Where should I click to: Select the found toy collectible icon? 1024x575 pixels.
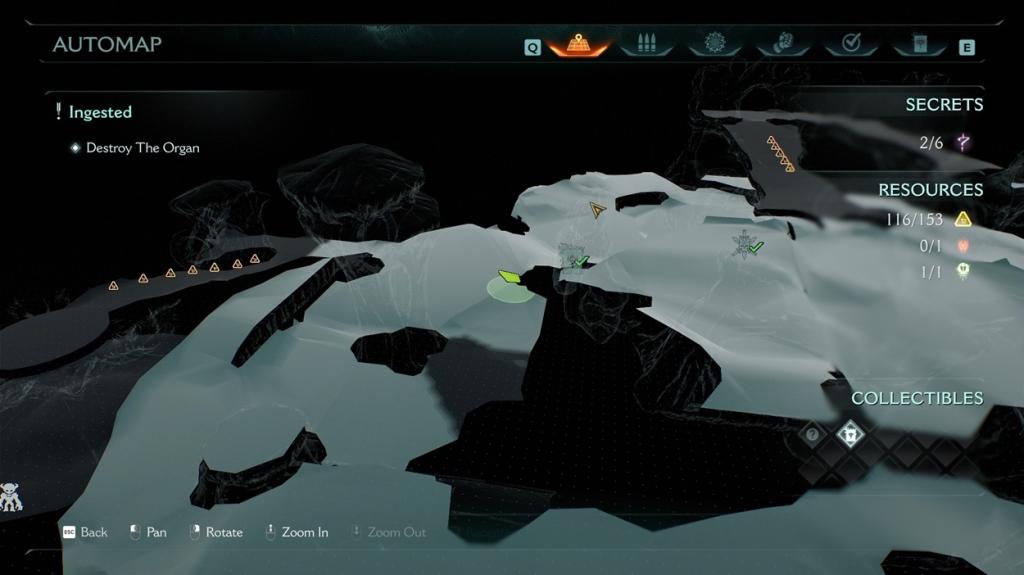tap(849, 435)
